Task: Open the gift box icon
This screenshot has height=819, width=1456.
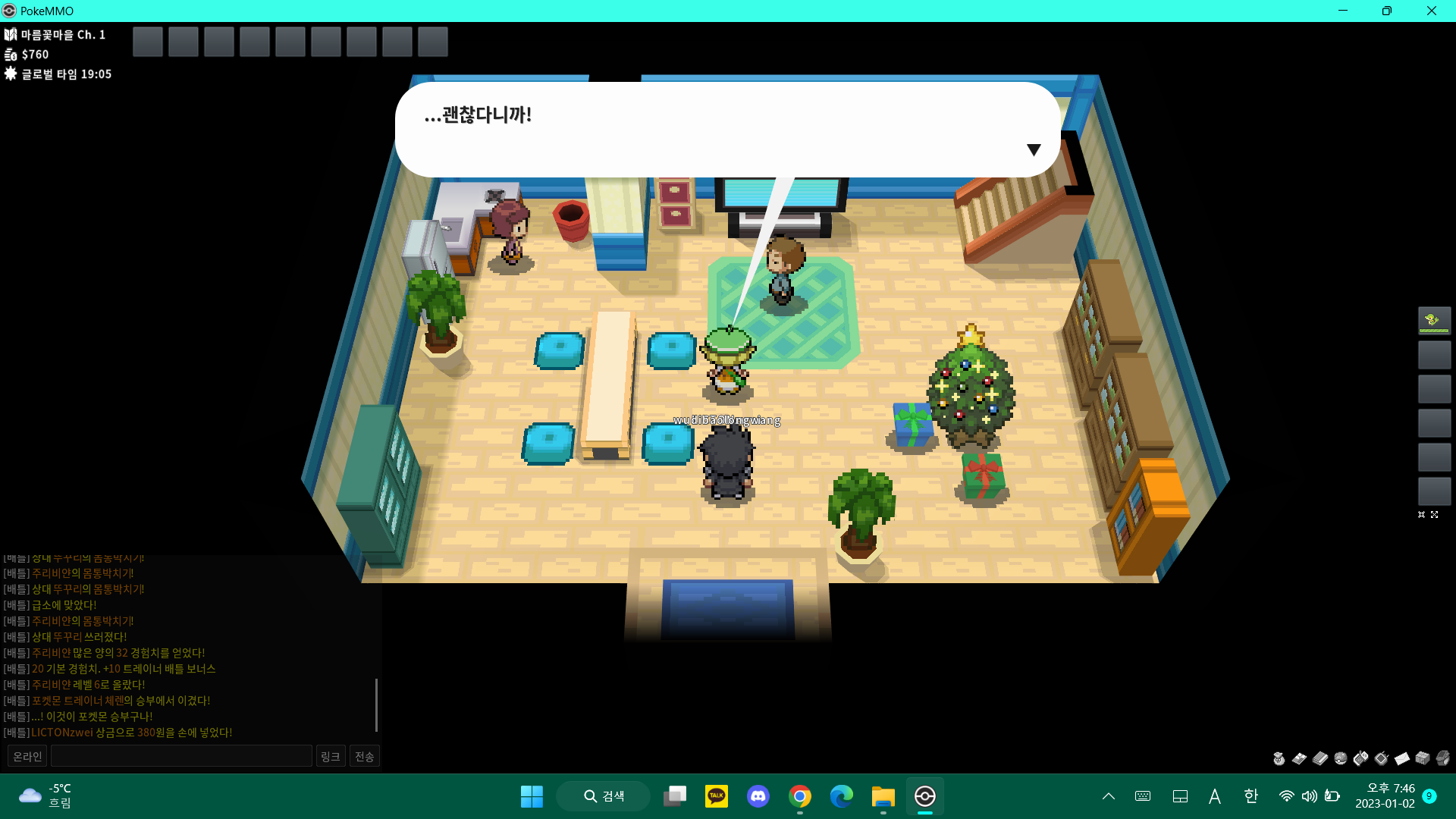Action: pyautogui.click(x=1423, y=758)
